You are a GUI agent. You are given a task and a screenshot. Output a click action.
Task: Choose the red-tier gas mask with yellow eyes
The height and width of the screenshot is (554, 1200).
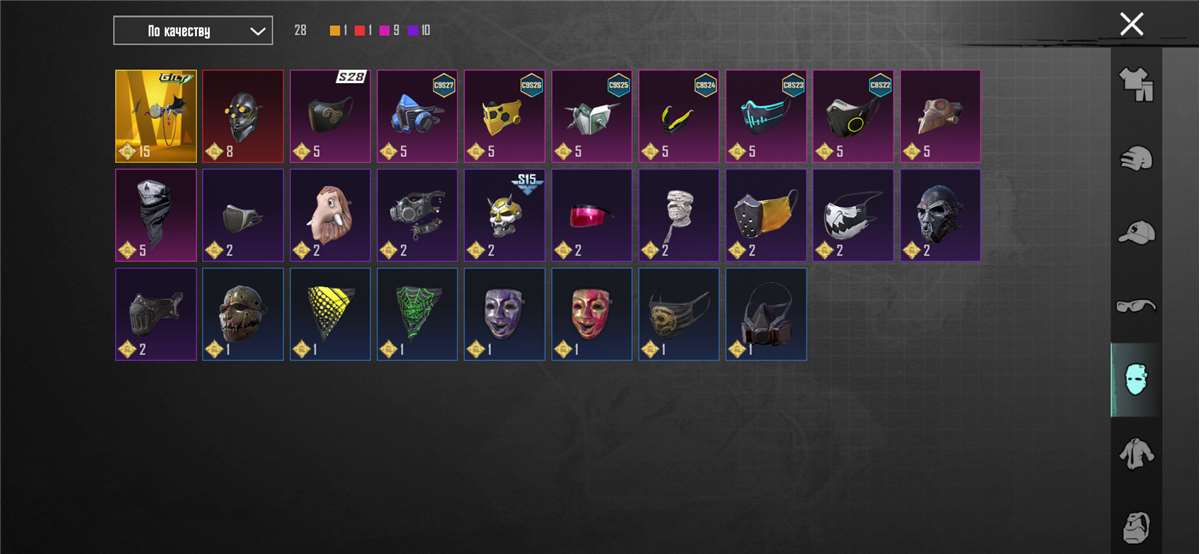click(243, 116)
